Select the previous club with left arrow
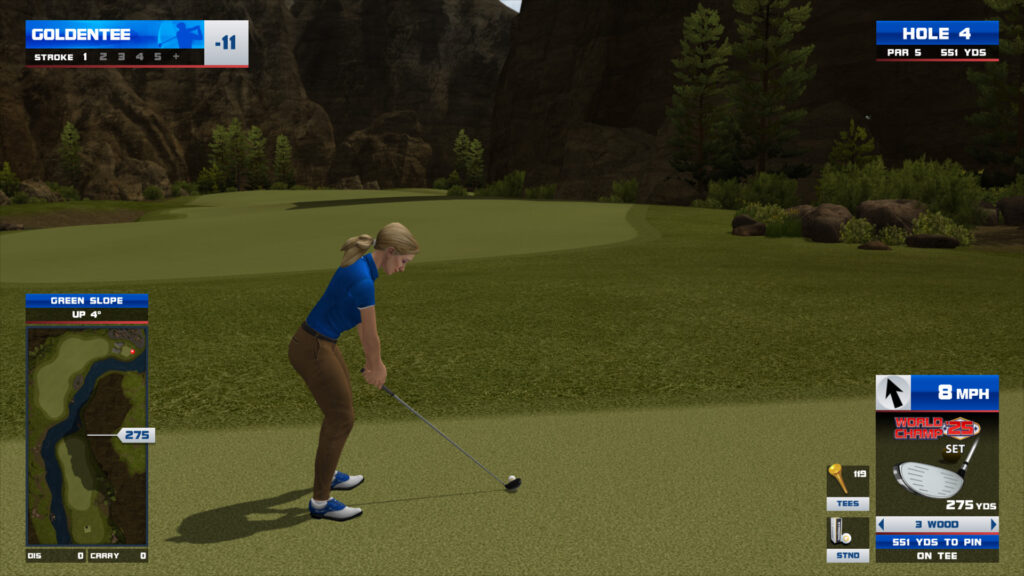This screenshot has height=576, width=1024. (881, 524)
